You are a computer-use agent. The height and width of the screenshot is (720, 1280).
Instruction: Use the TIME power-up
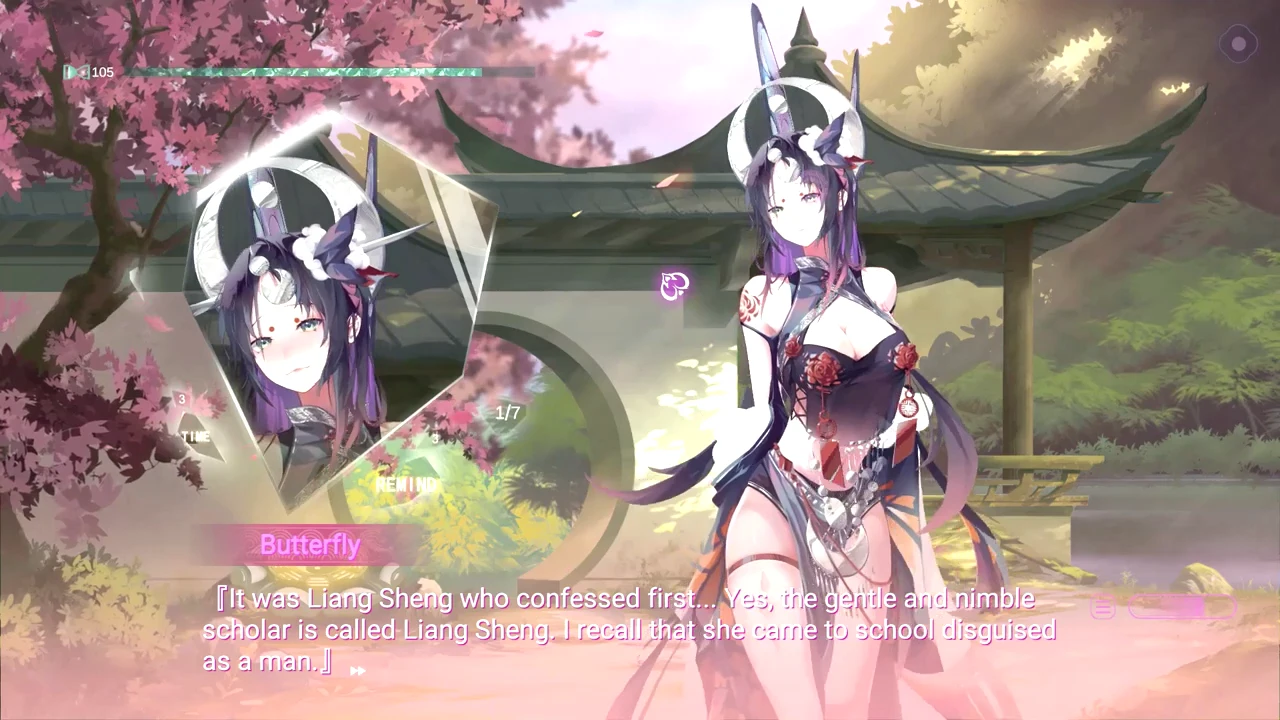[x=196, y=432]
